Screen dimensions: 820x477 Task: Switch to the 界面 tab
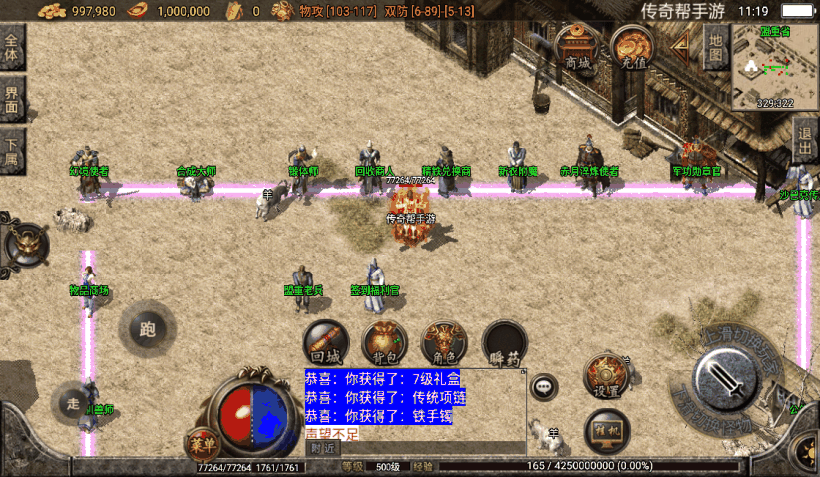coord(12,99)
